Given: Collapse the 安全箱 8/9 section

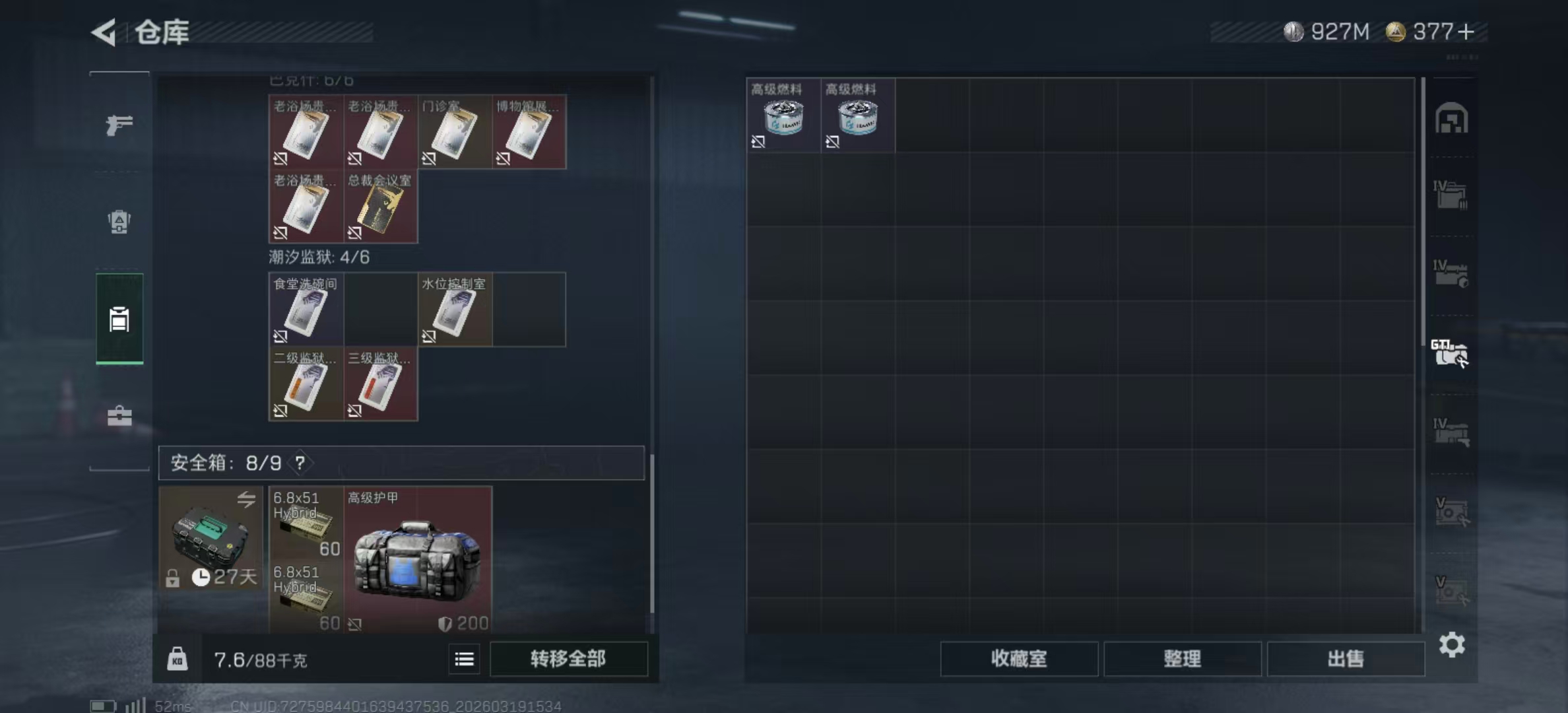Looking at the screenshot, I should (224, 463).
